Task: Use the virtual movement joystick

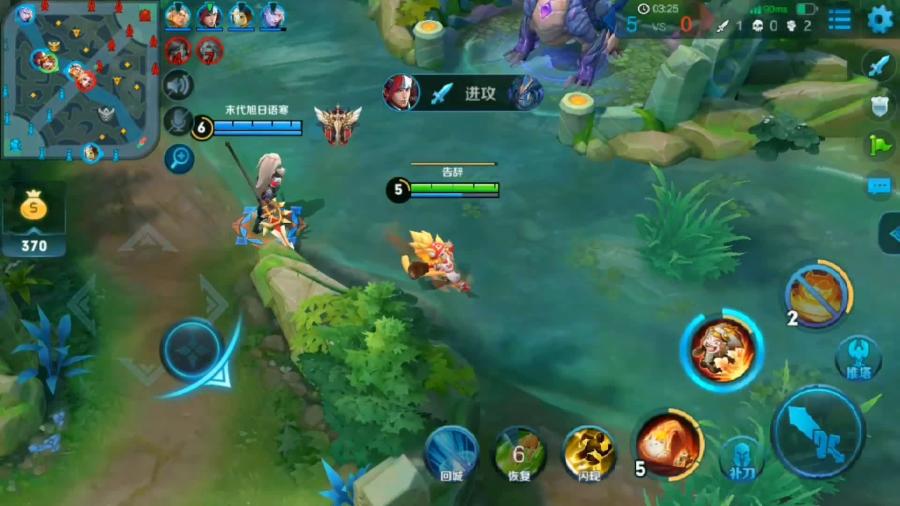Action: click(191, 352)
